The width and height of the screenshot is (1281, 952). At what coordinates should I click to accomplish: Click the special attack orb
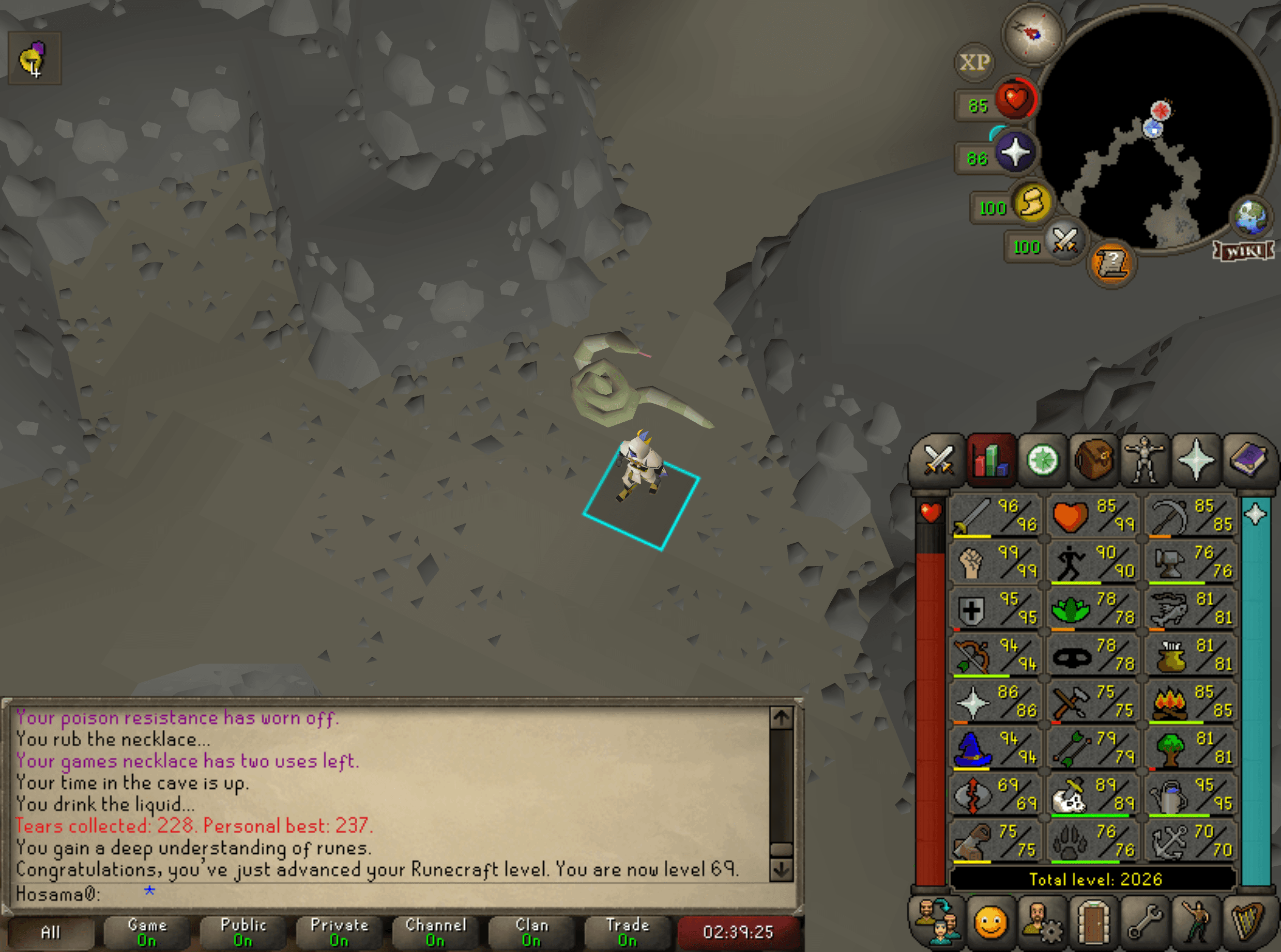point(1064,241)
